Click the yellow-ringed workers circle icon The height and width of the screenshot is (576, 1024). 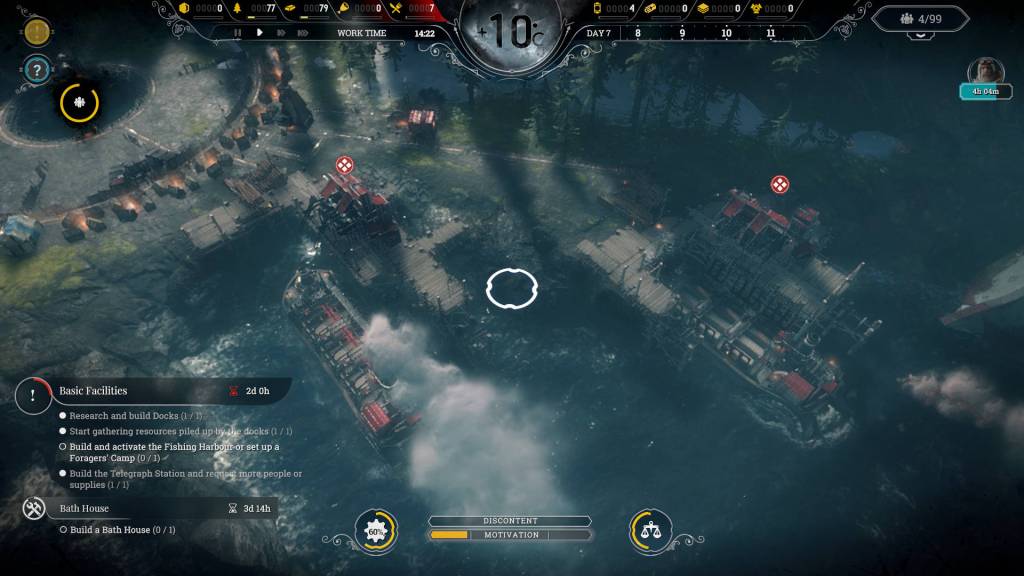[79, 102]
